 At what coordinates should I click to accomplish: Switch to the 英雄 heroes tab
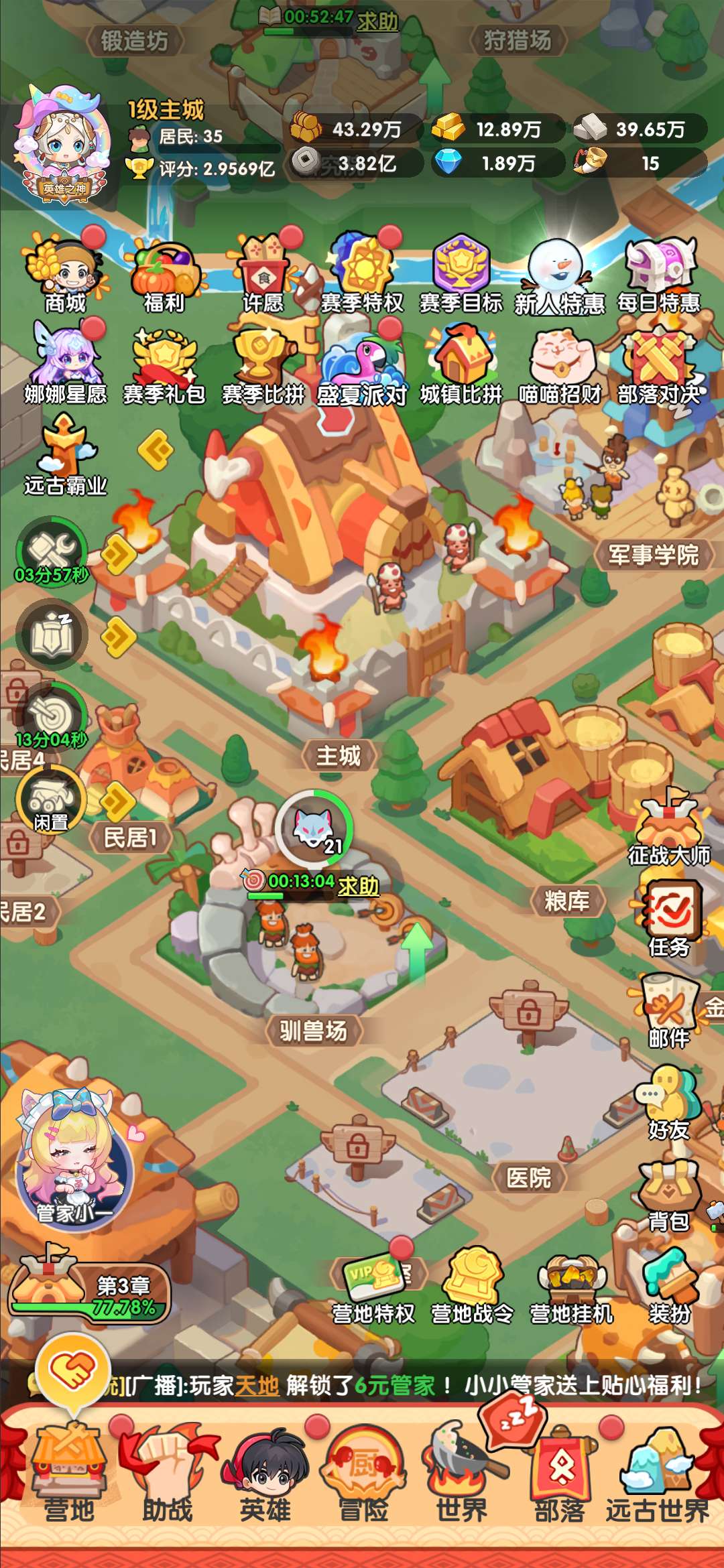point(265,1481)
